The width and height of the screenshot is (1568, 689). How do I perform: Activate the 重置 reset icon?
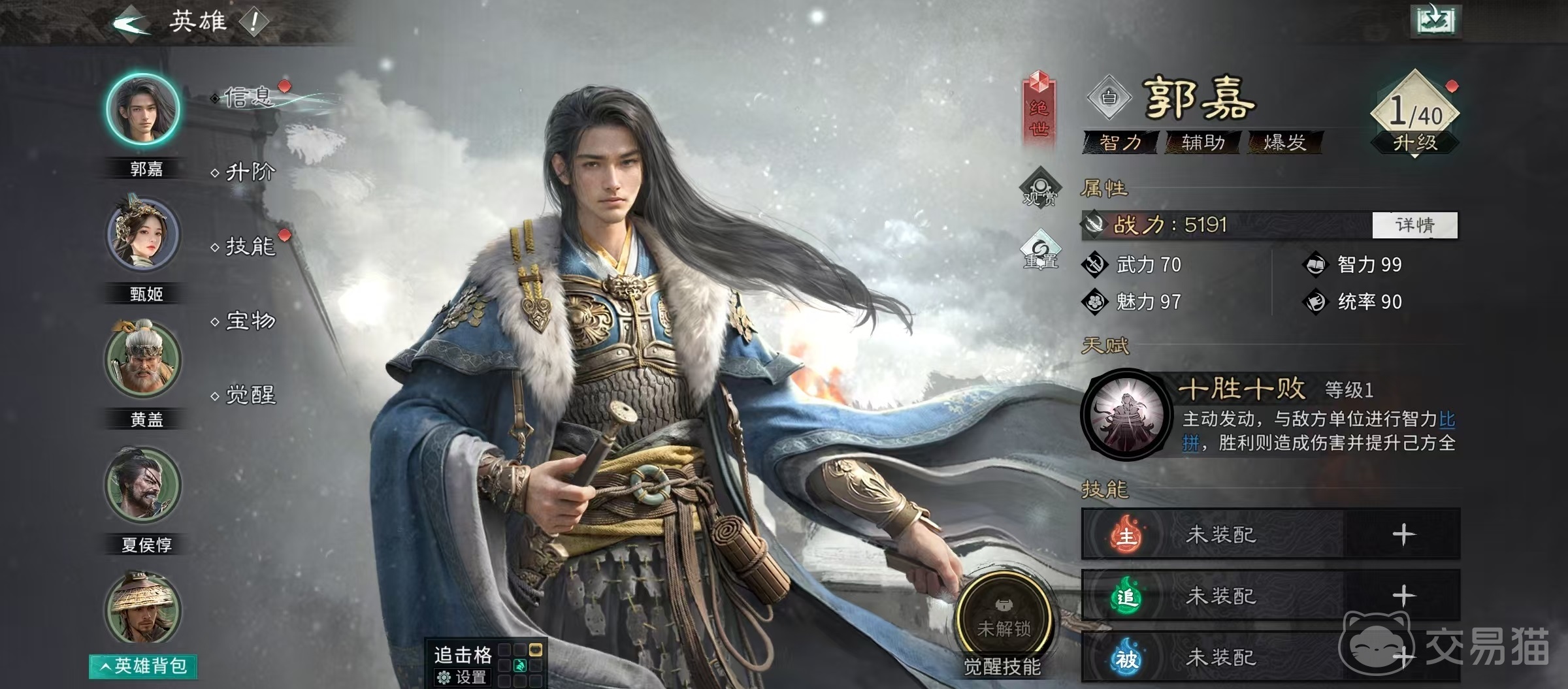click(x=1041, y=251)
